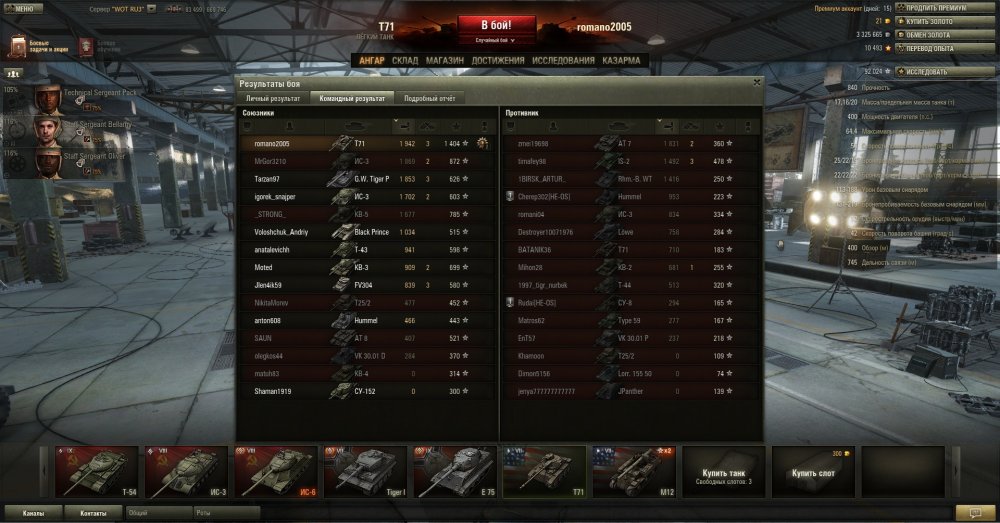Open the Каналы chat button
The image size is (1000, 523).
click(33, 512)
